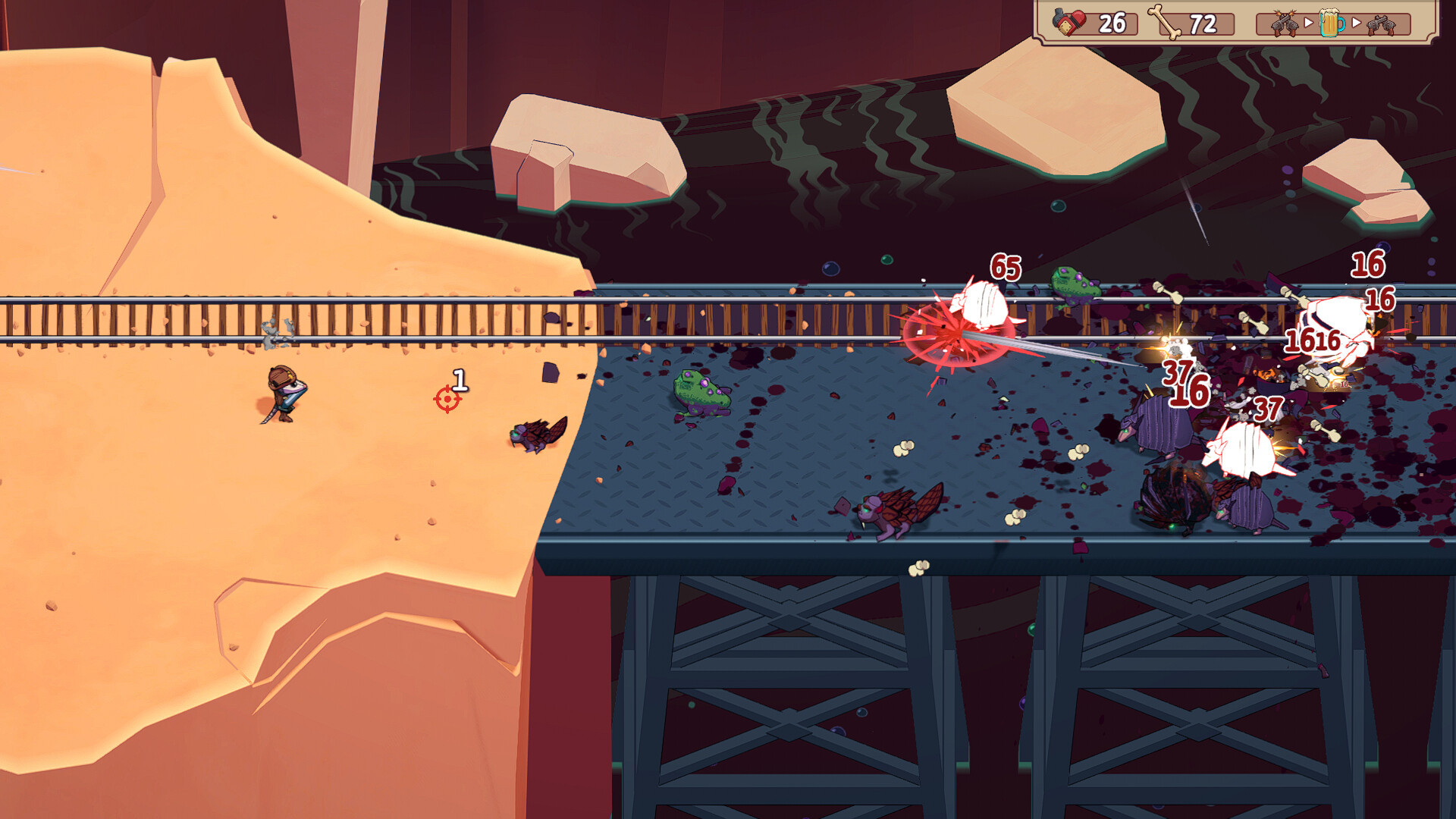Click the mechanical heart health icon
Image resolution: width=1456 pixels, height=819 pixels.
click(x=1070, y=23)
